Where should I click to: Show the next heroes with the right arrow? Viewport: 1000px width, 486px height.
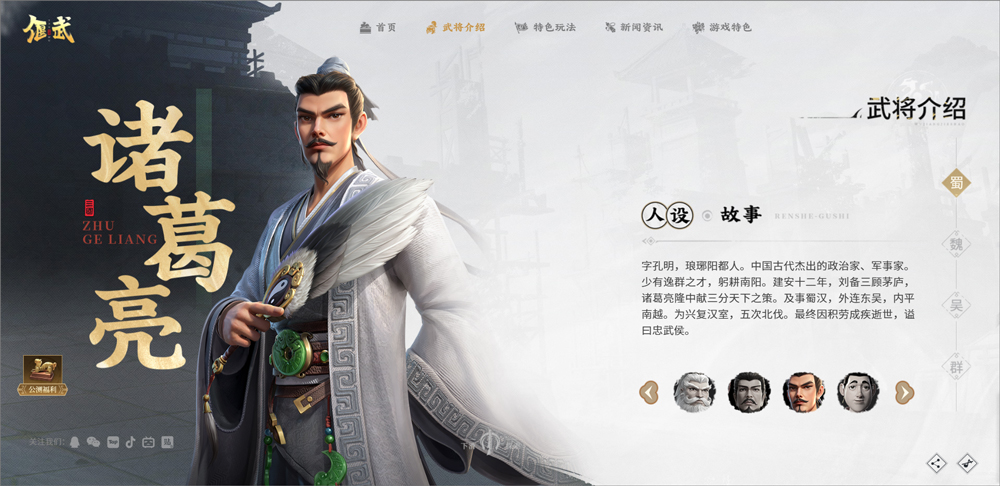[904, 392]
